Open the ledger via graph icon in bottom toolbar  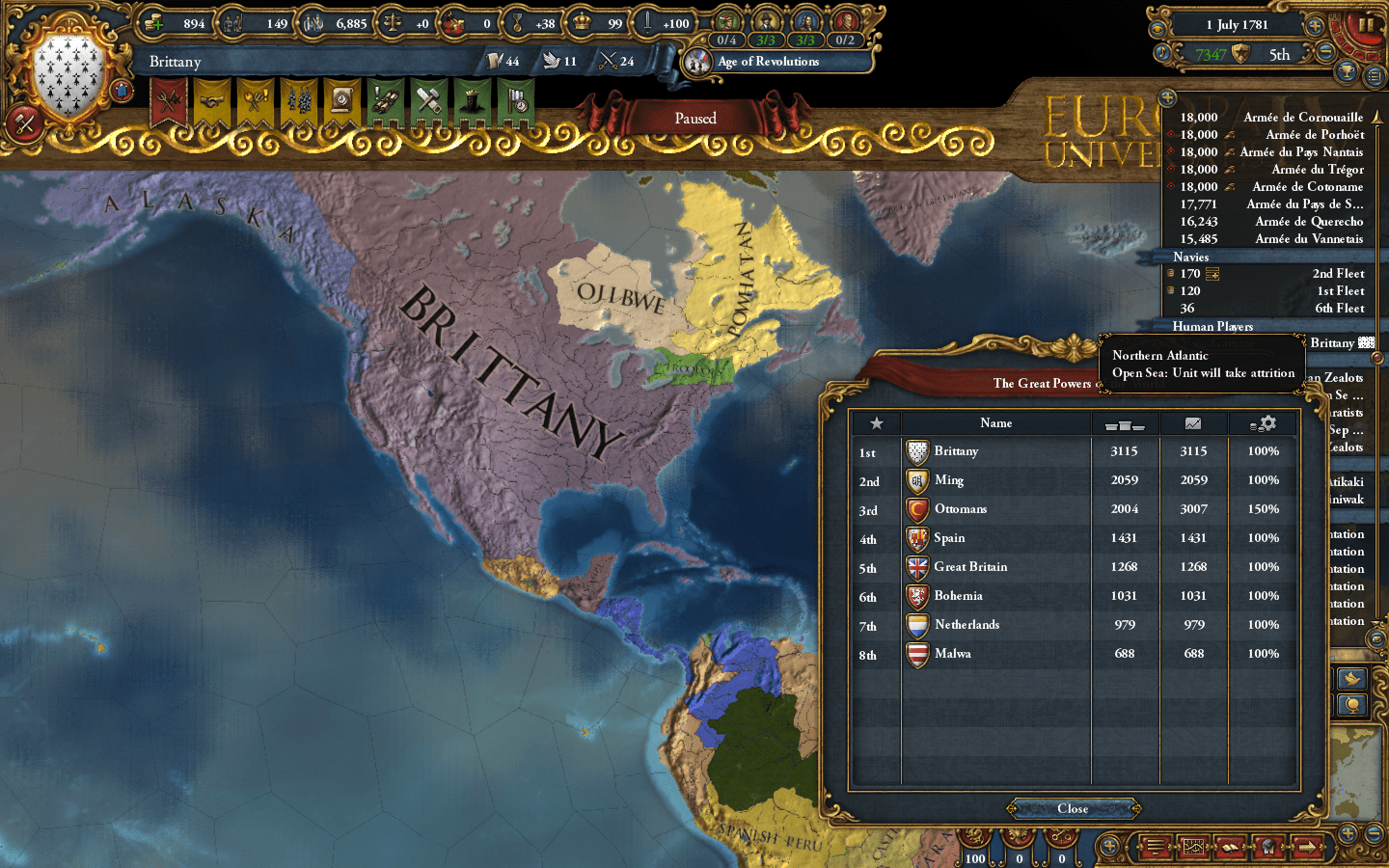(1194, 846)
